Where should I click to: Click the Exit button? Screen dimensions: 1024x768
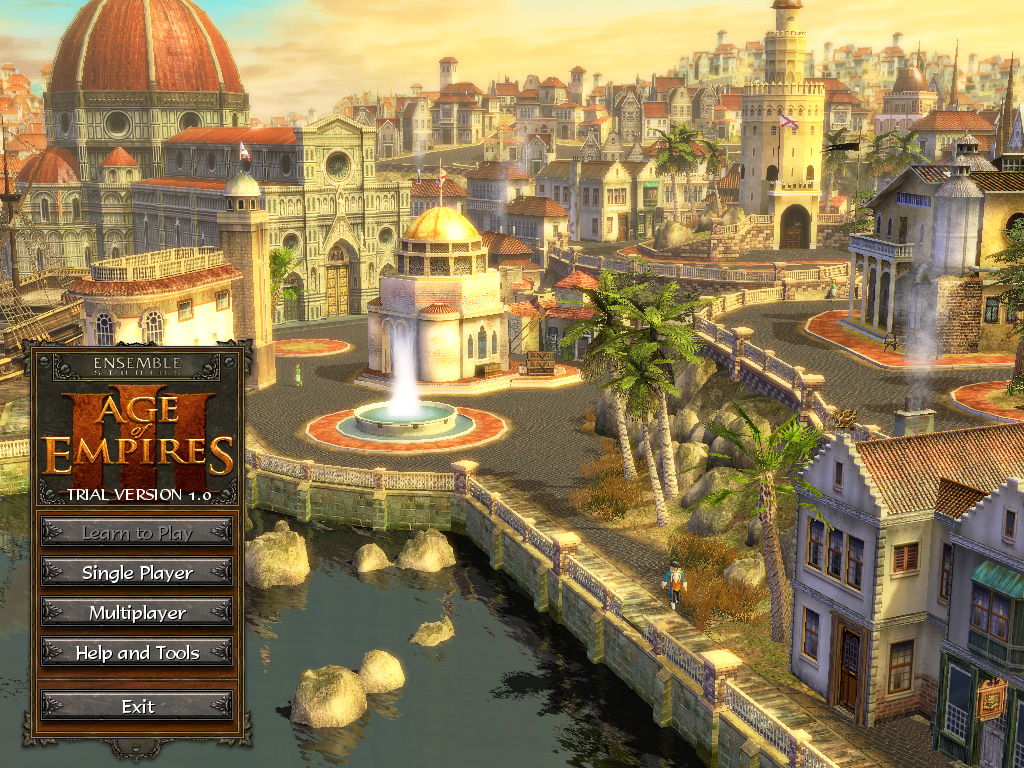137,706
